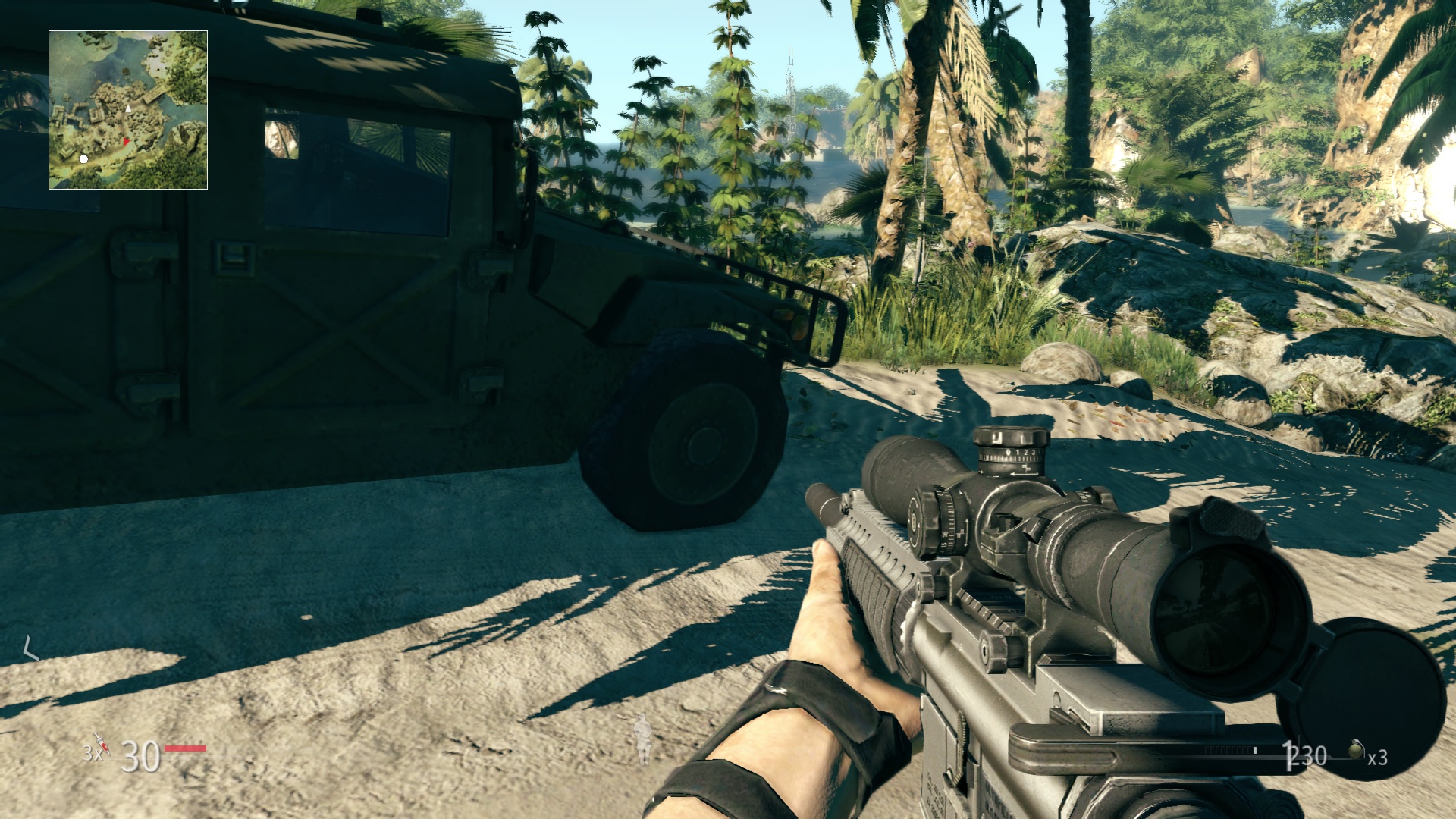1456x819 pixels.
Task: Use the medical syringe icon
Action: (x=100, y=743)
